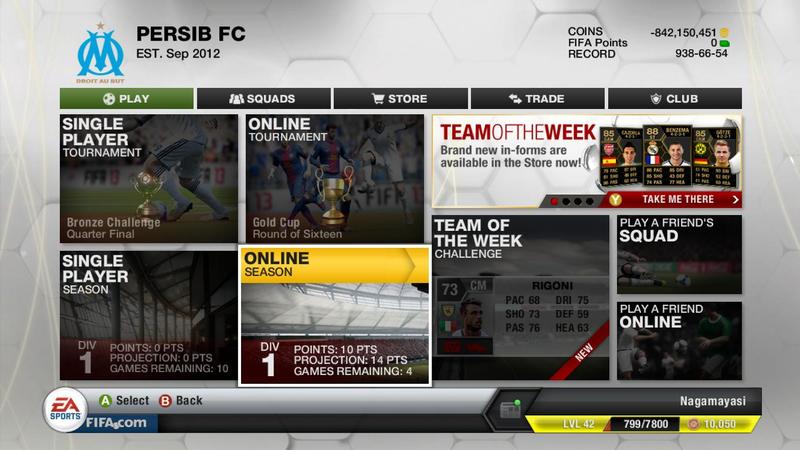
Task: Open the Club tab
Action: [674, 99]
